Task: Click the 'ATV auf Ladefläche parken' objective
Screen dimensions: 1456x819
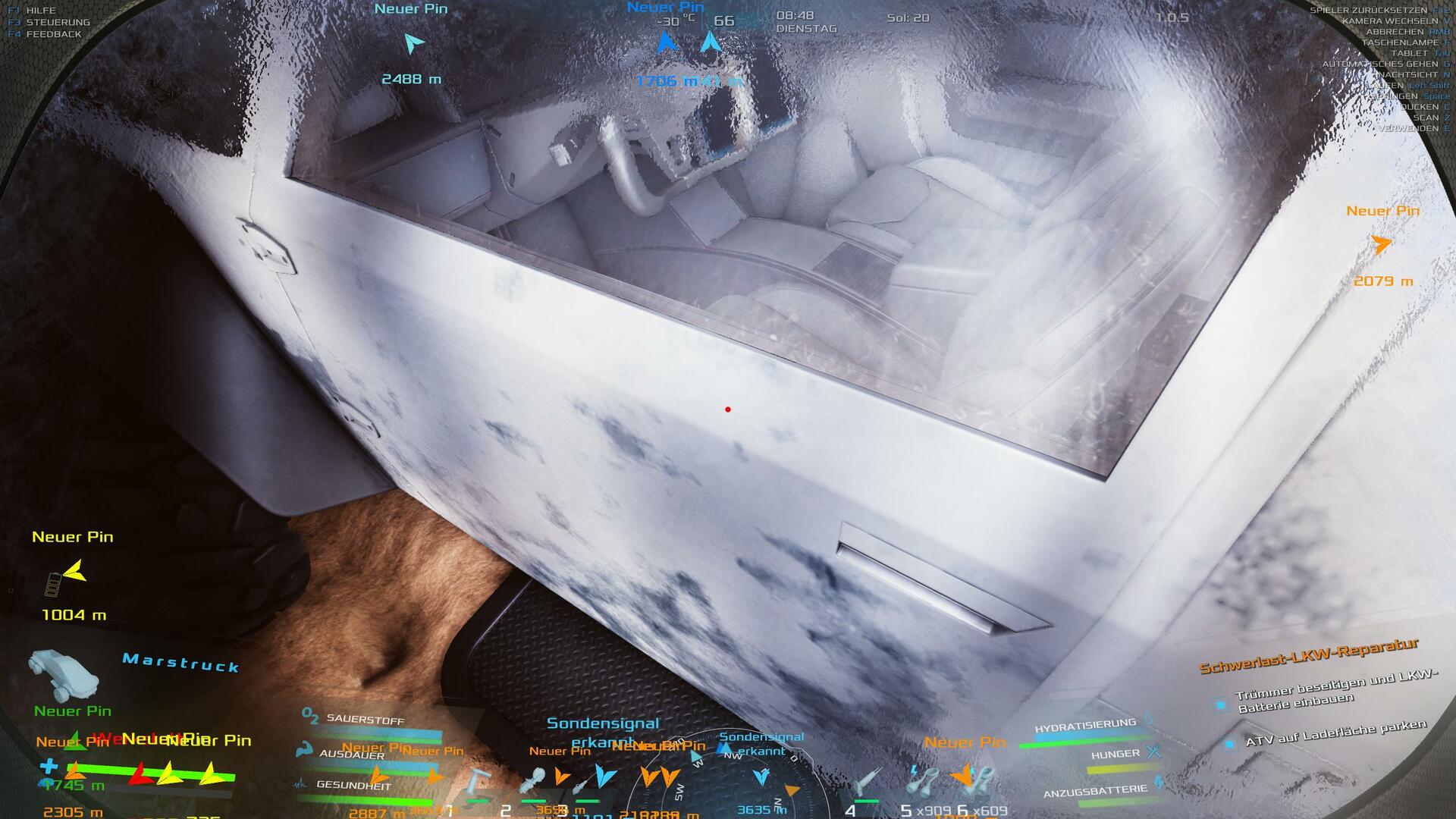Action: coord(1335,732)
